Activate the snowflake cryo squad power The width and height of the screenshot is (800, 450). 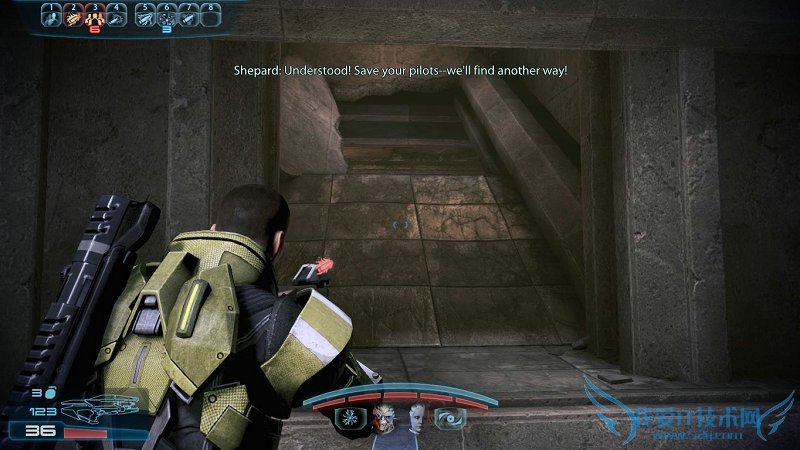(352, 418)
